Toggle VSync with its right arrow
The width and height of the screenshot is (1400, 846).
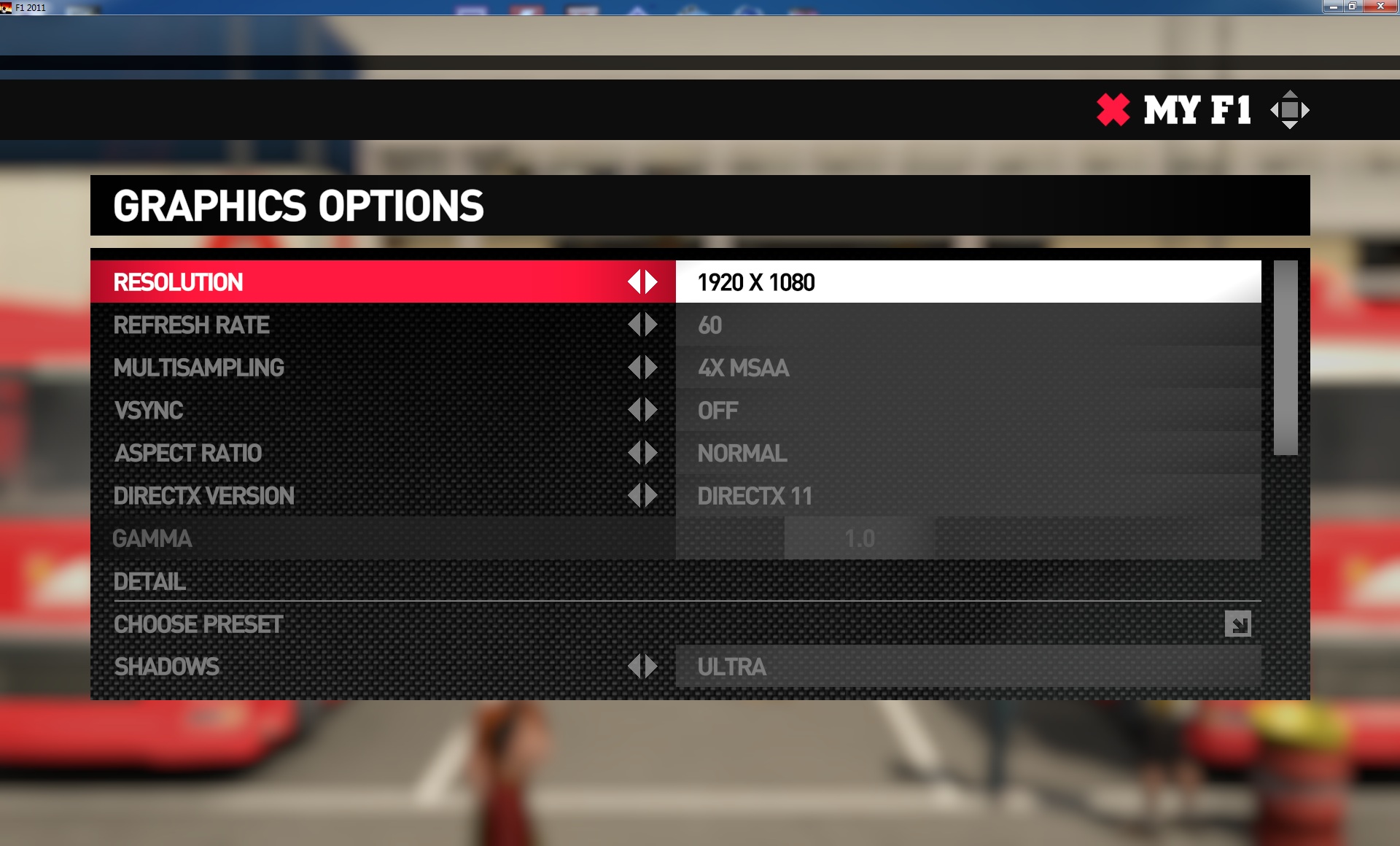pyautogui.click(x=651, y=411)
